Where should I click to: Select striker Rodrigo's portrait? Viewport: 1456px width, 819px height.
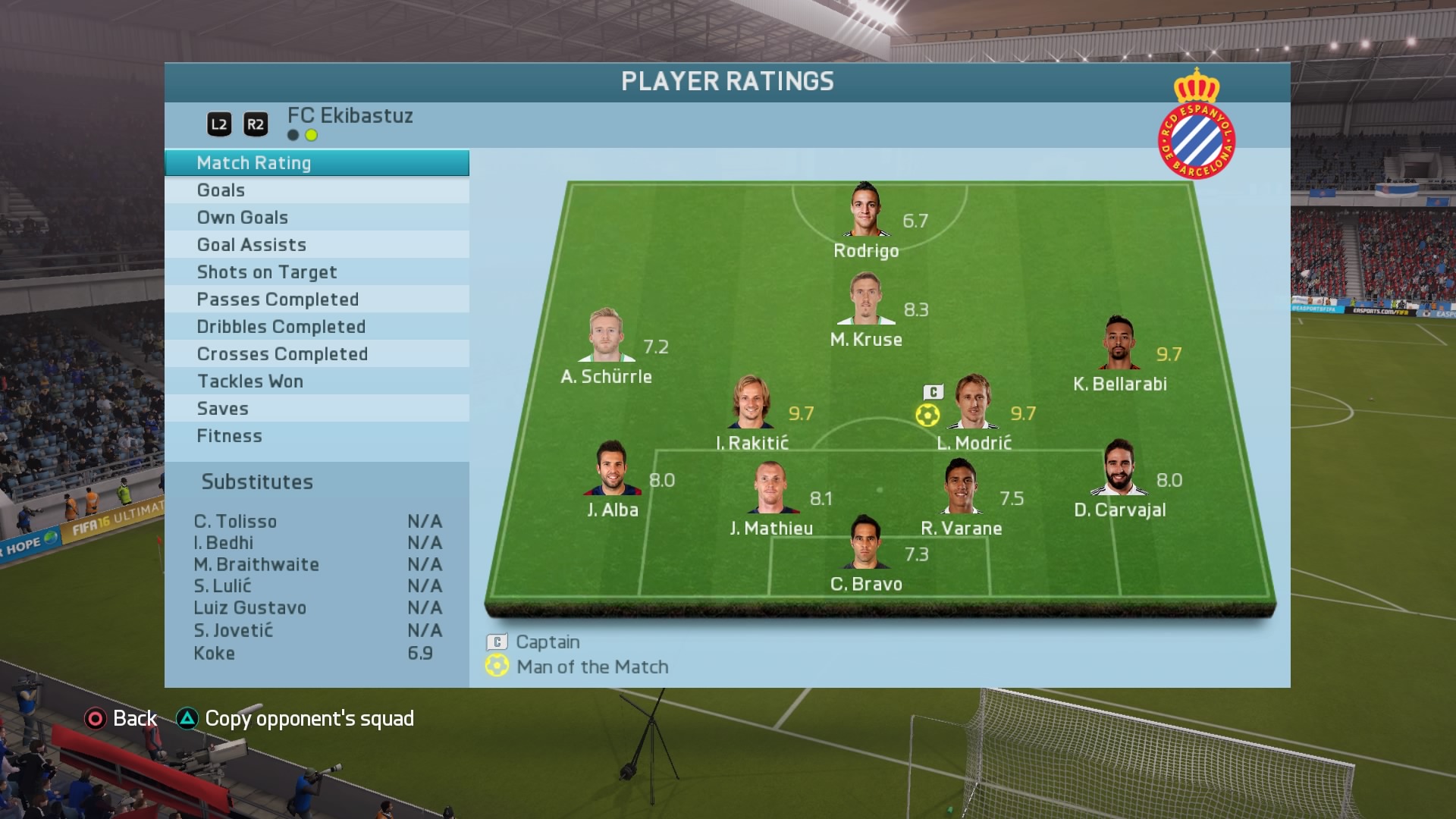(865, 210)
